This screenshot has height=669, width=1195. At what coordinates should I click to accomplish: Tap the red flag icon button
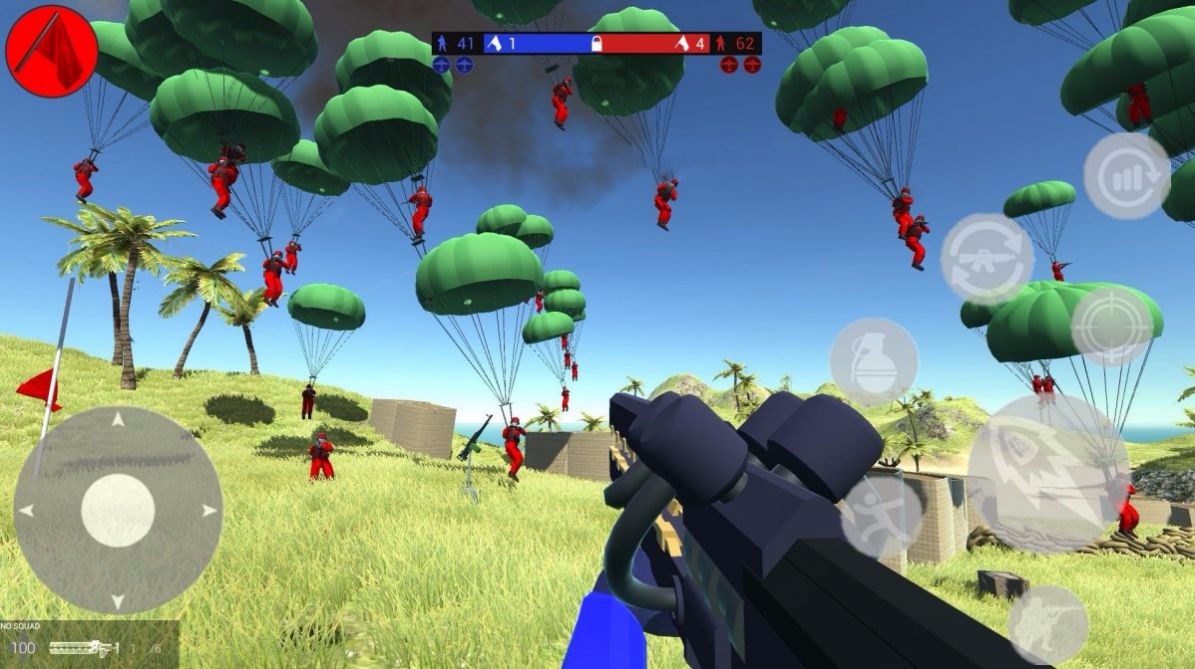coord(51,51)
